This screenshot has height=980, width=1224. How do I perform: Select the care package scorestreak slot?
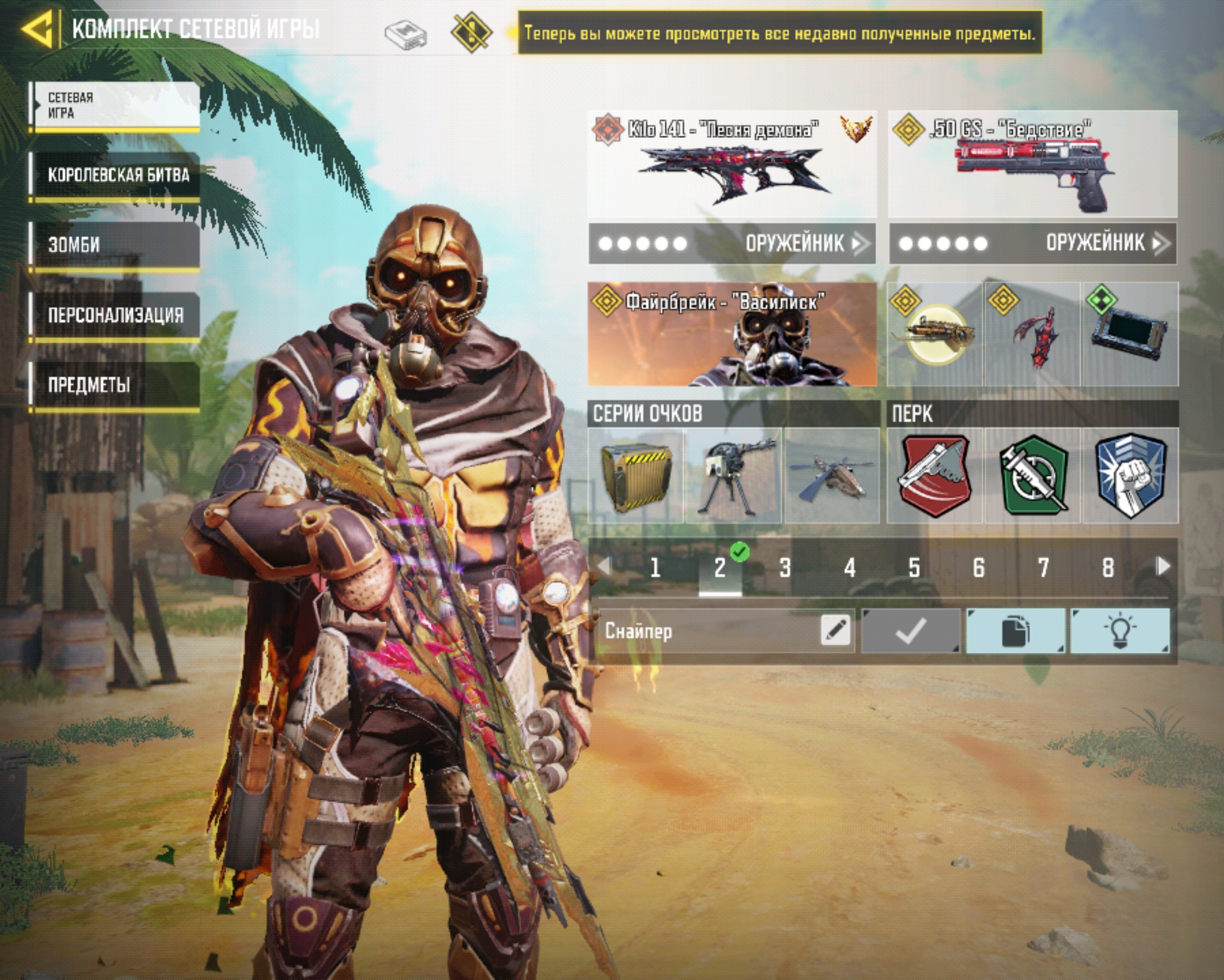(636, 476)
